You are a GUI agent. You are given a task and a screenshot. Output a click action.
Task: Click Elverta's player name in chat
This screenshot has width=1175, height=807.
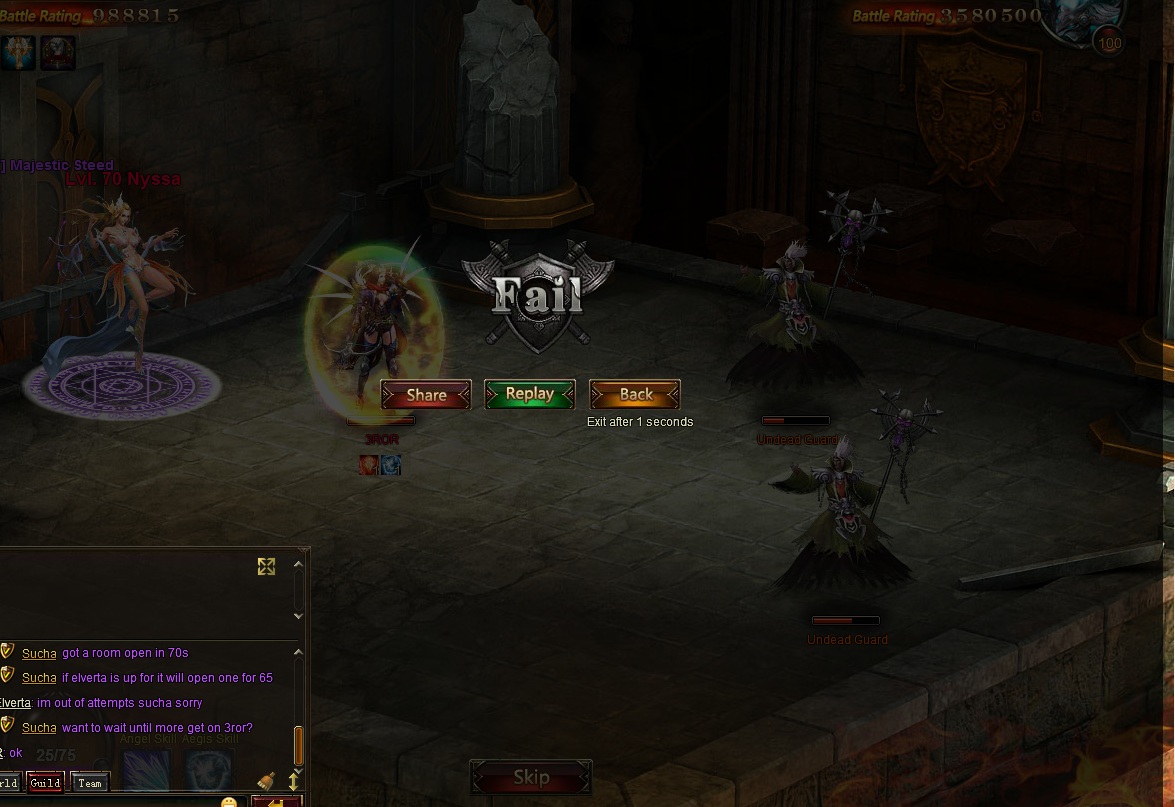(x=15, y=703)
